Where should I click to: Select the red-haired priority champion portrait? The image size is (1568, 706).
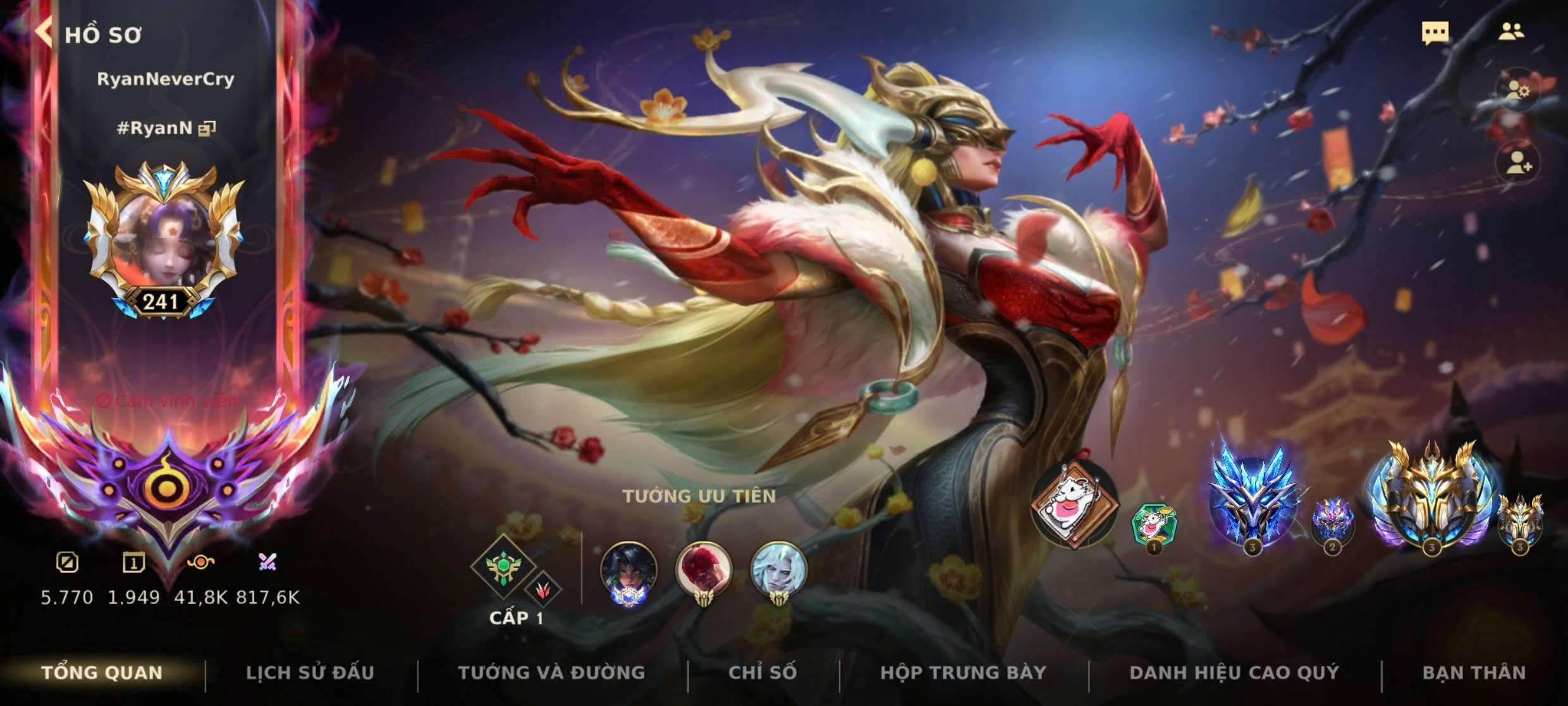coord(703,569)
